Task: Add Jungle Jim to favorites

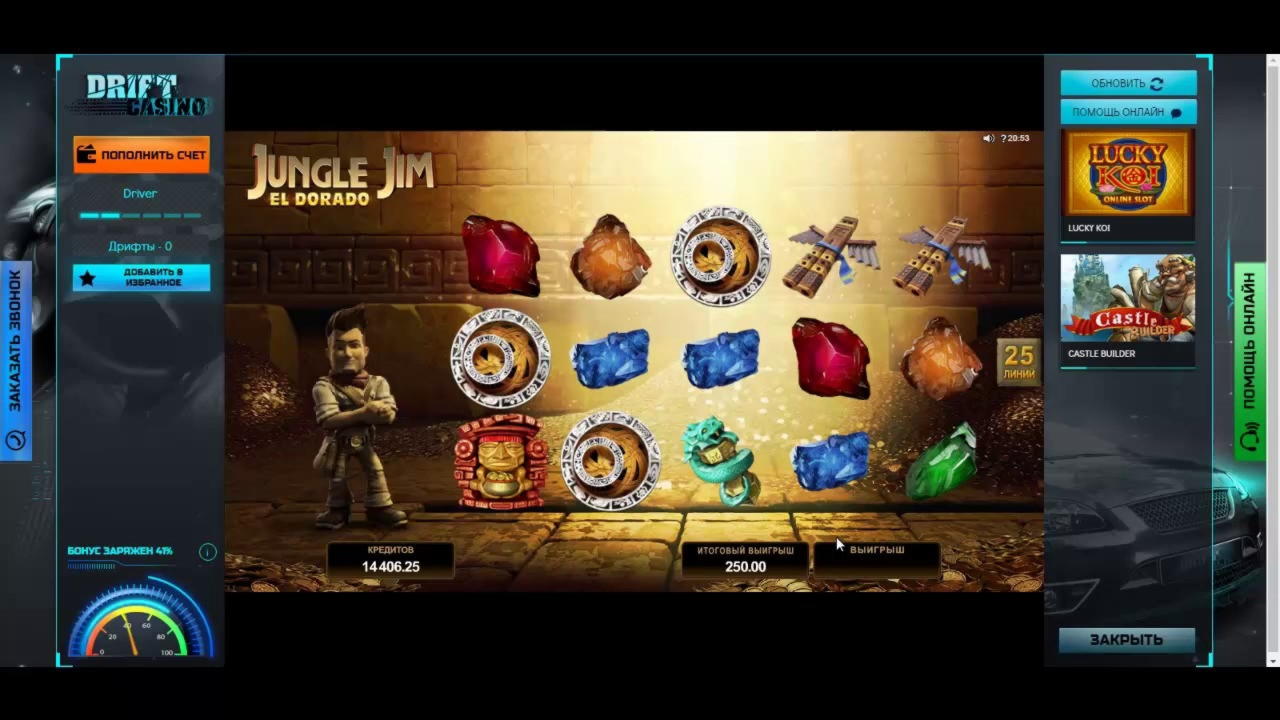Action: point(140,278)
